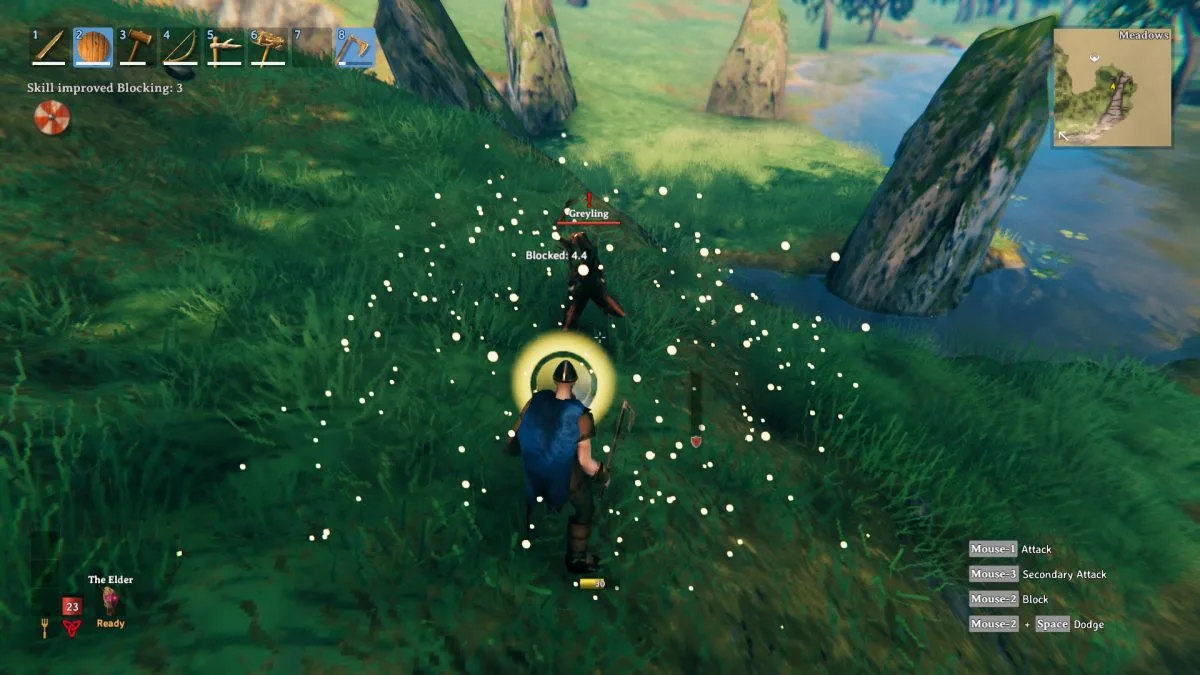This screenshot has width=1200, height=675.
Task: Click the fork food status icon
Action: tap(44, 628)
